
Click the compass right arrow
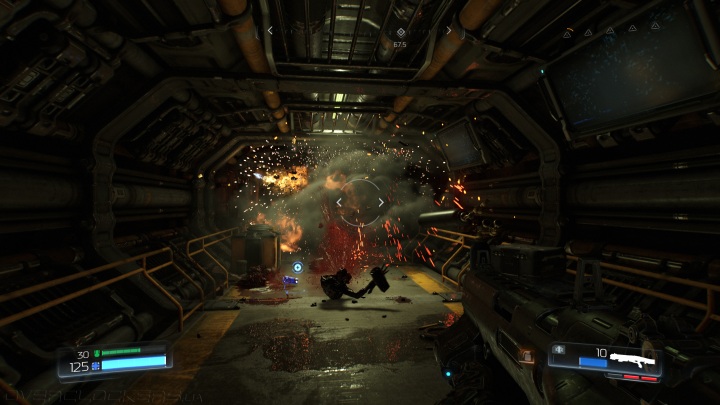tap(448, 31)
